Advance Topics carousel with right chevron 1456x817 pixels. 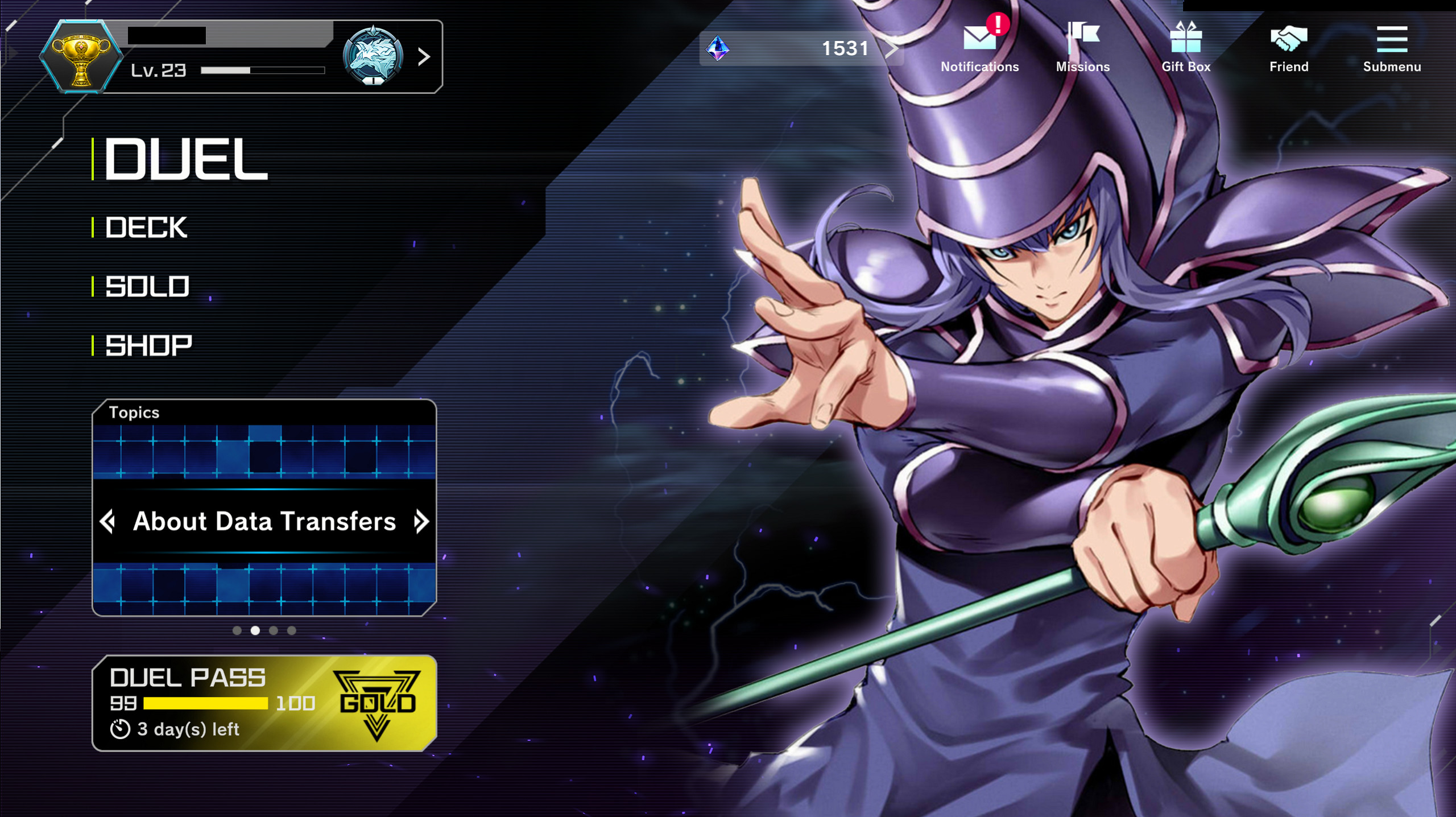coord(420,522)
